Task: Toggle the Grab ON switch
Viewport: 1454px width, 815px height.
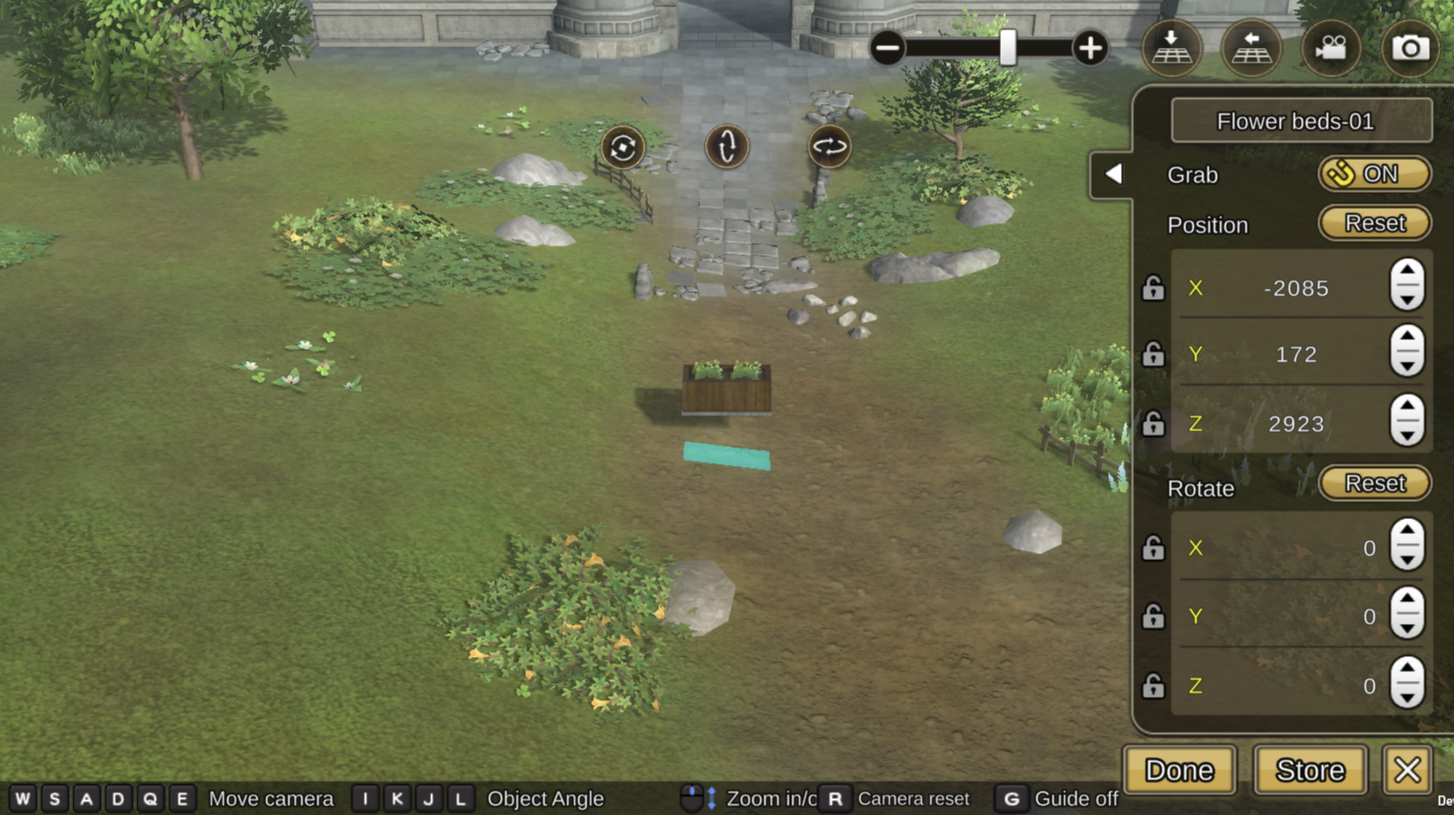Action: click(x=1374, y=174)
